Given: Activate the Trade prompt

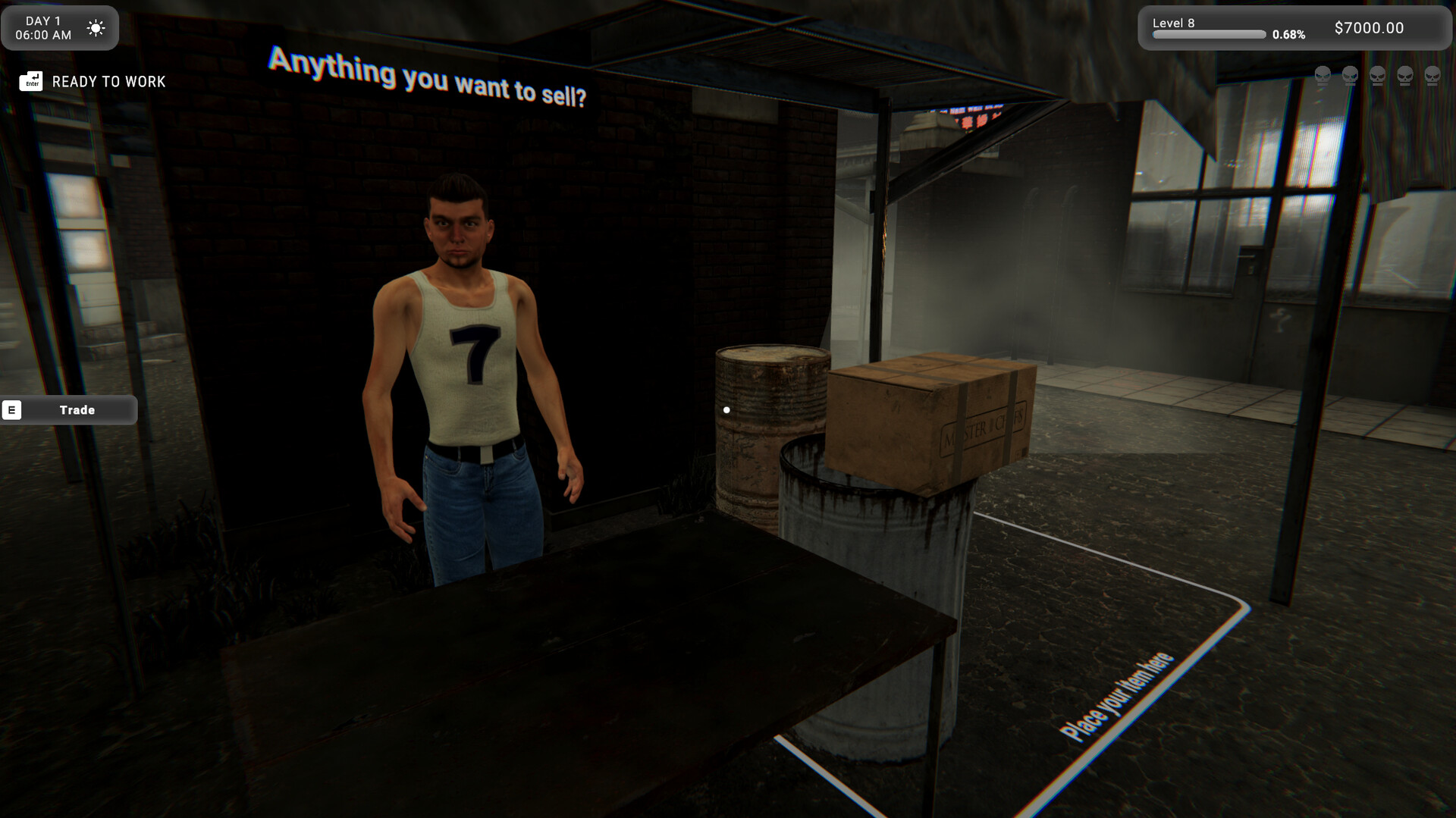Looking at the screenshot, I should click(x=68, y=409).
